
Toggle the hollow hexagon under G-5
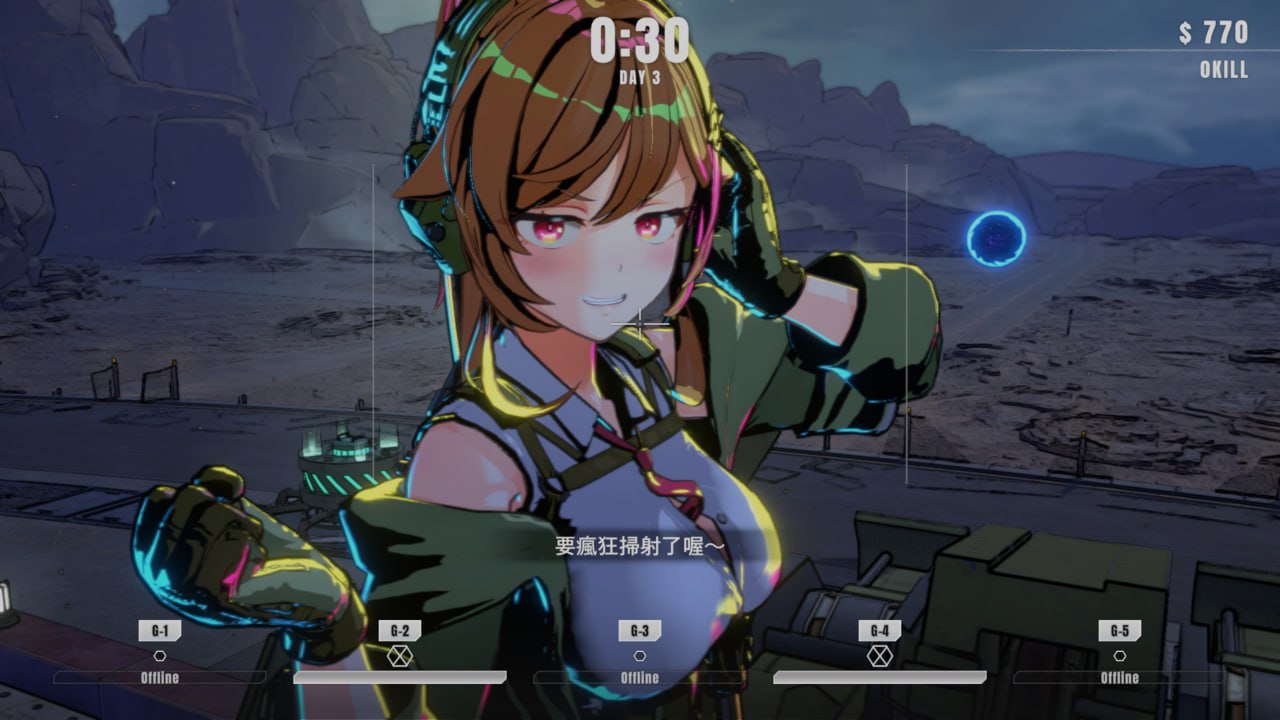1119,655
